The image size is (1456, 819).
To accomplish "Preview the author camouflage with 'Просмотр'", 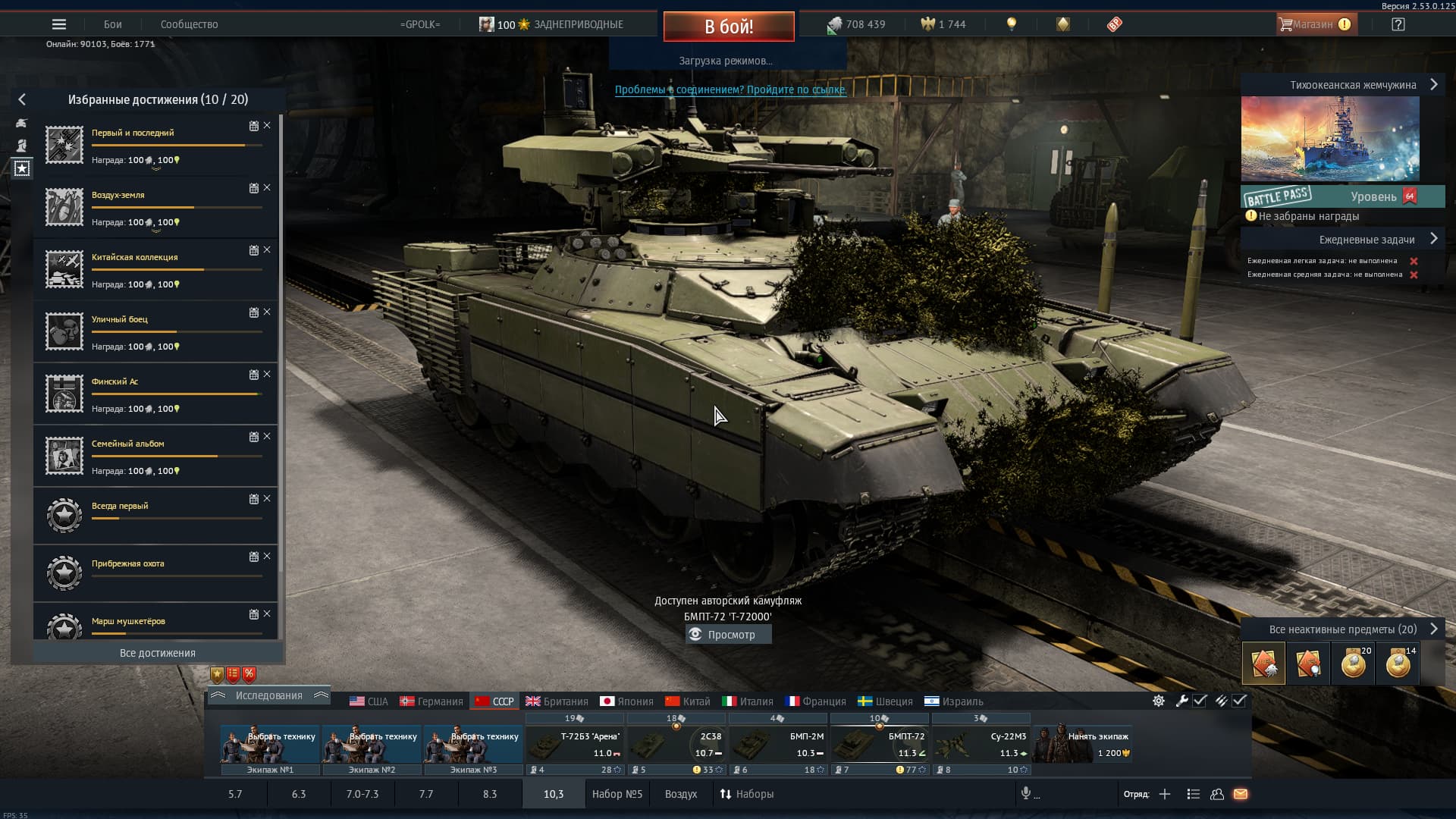I will point(728,635).
